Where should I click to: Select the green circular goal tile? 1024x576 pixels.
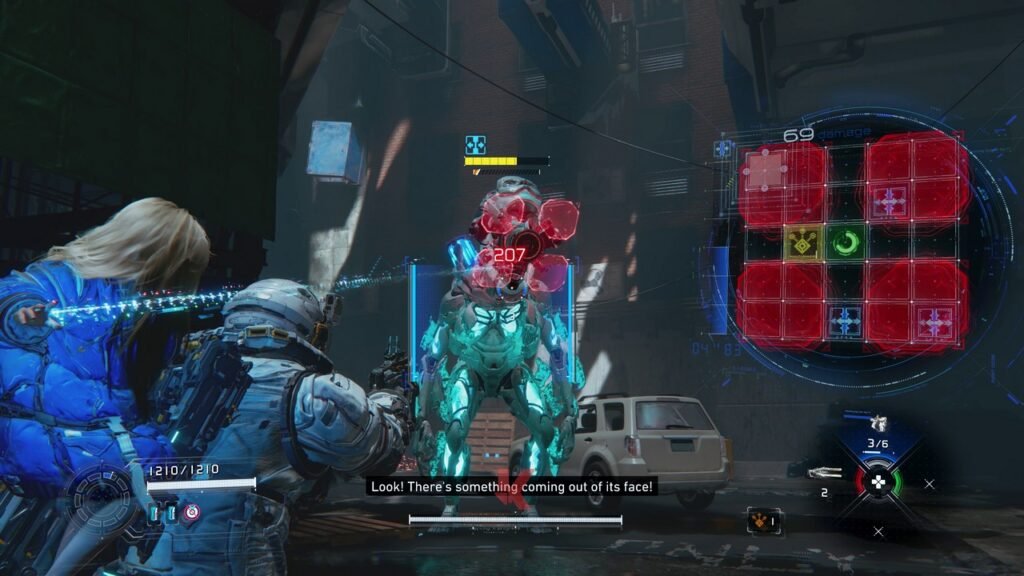(x=846, y=242)
